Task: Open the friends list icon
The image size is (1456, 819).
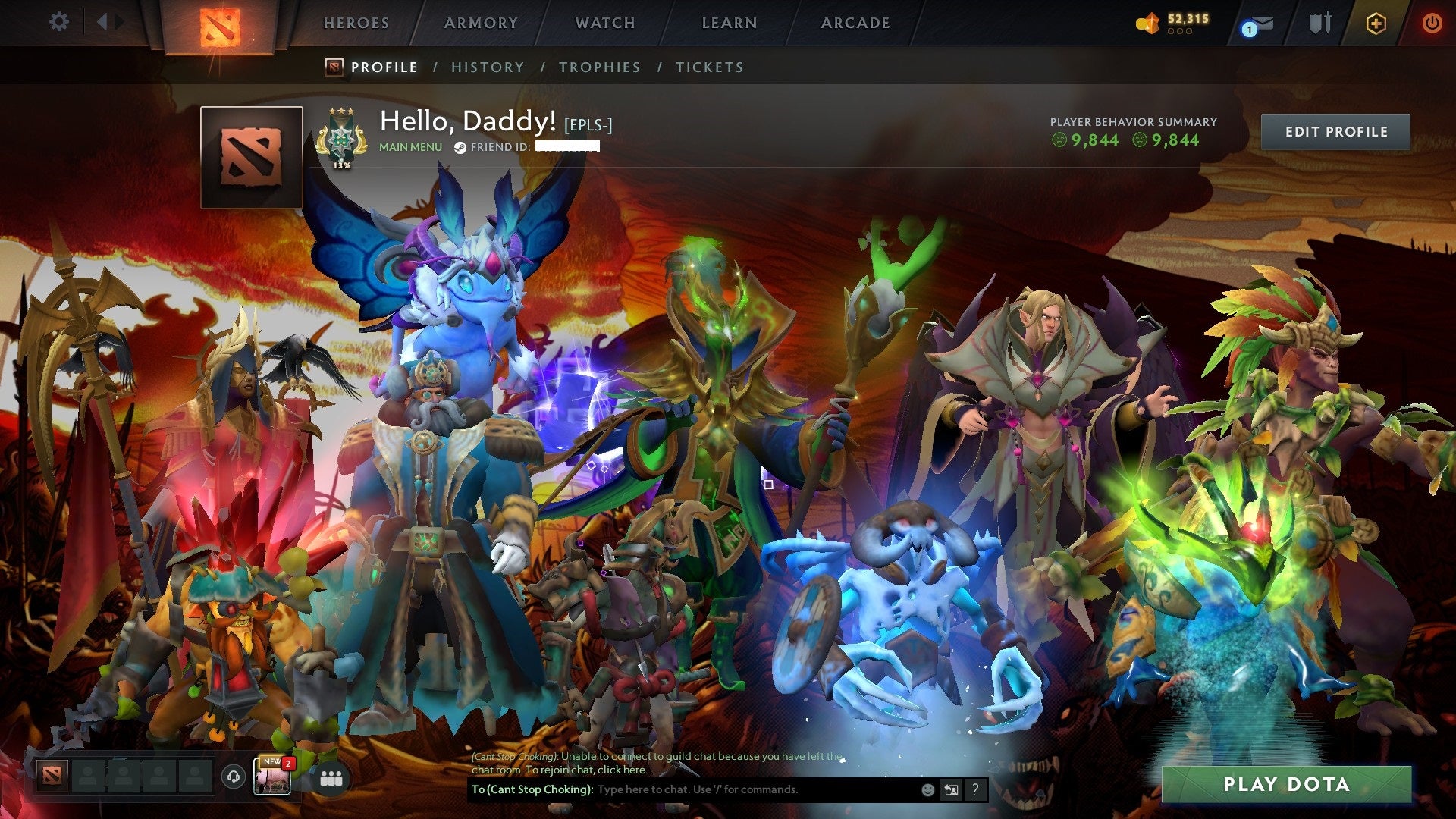Action: (331, 778)
